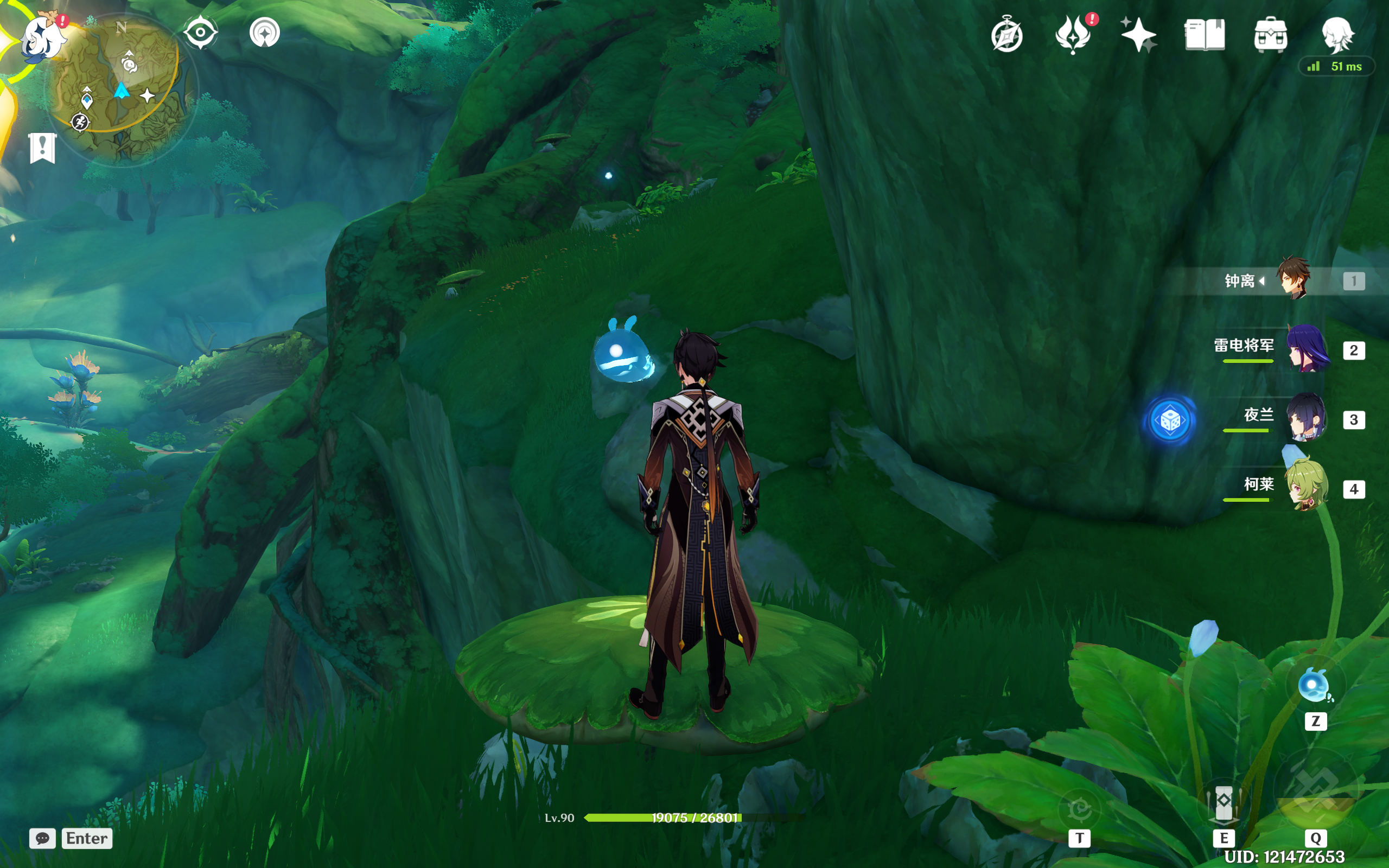Click the blue dice skill indicator
The image size is (1389, 868).
coord(1170,421)
